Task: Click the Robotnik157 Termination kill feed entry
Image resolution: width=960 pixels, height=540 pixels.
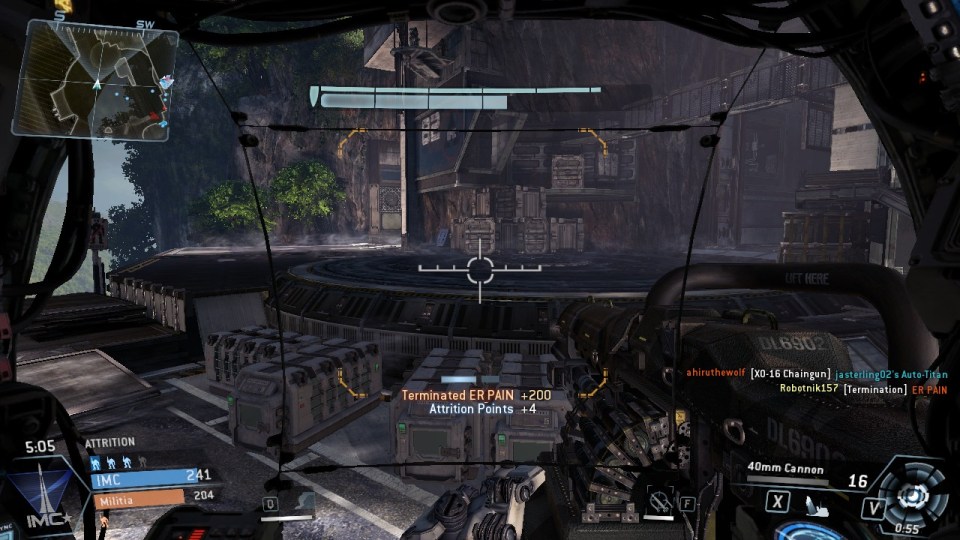Action: pos(863,388)
